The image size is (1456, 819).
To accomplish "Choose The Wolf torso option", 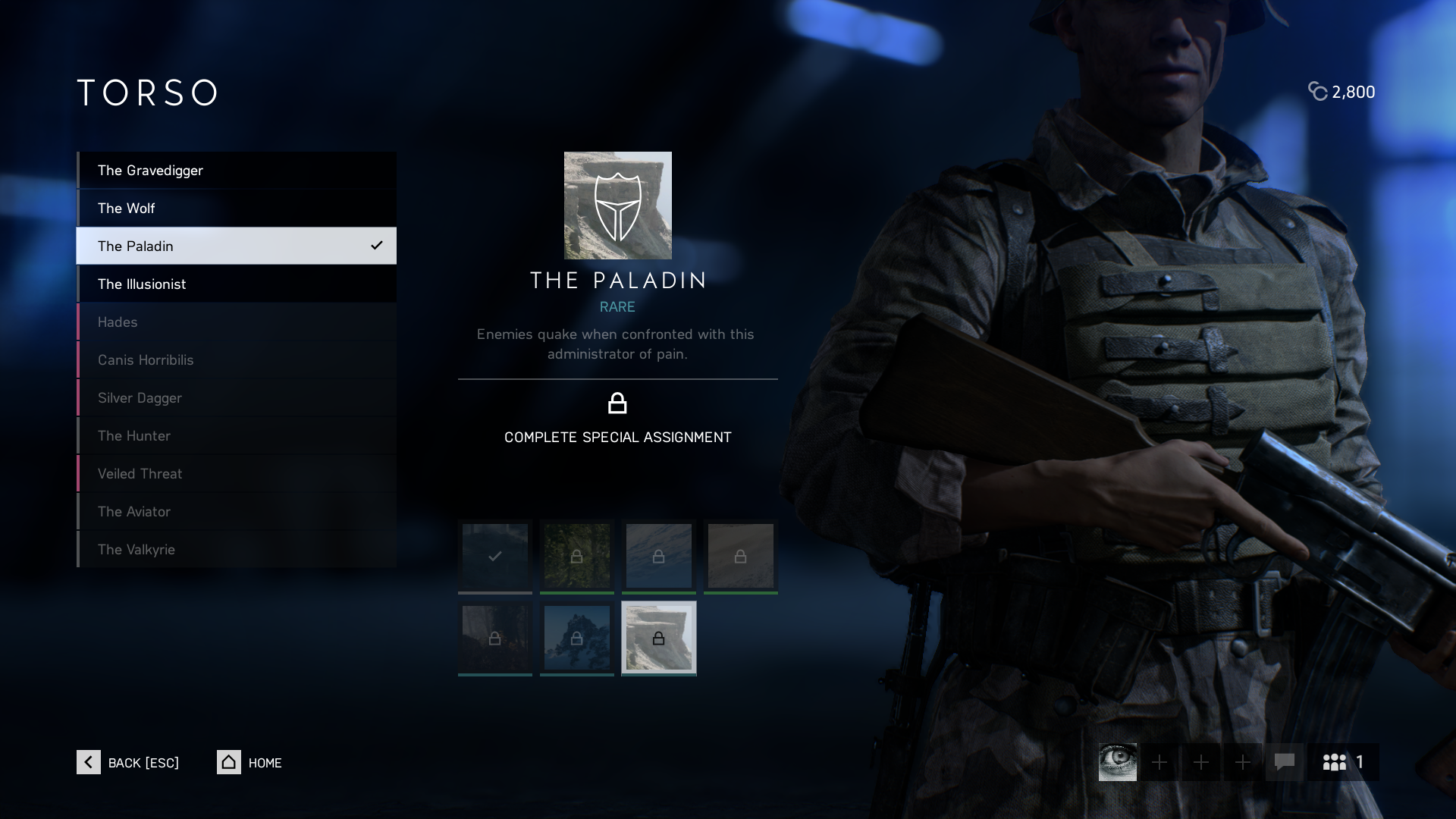I will [x=236, y=209].
